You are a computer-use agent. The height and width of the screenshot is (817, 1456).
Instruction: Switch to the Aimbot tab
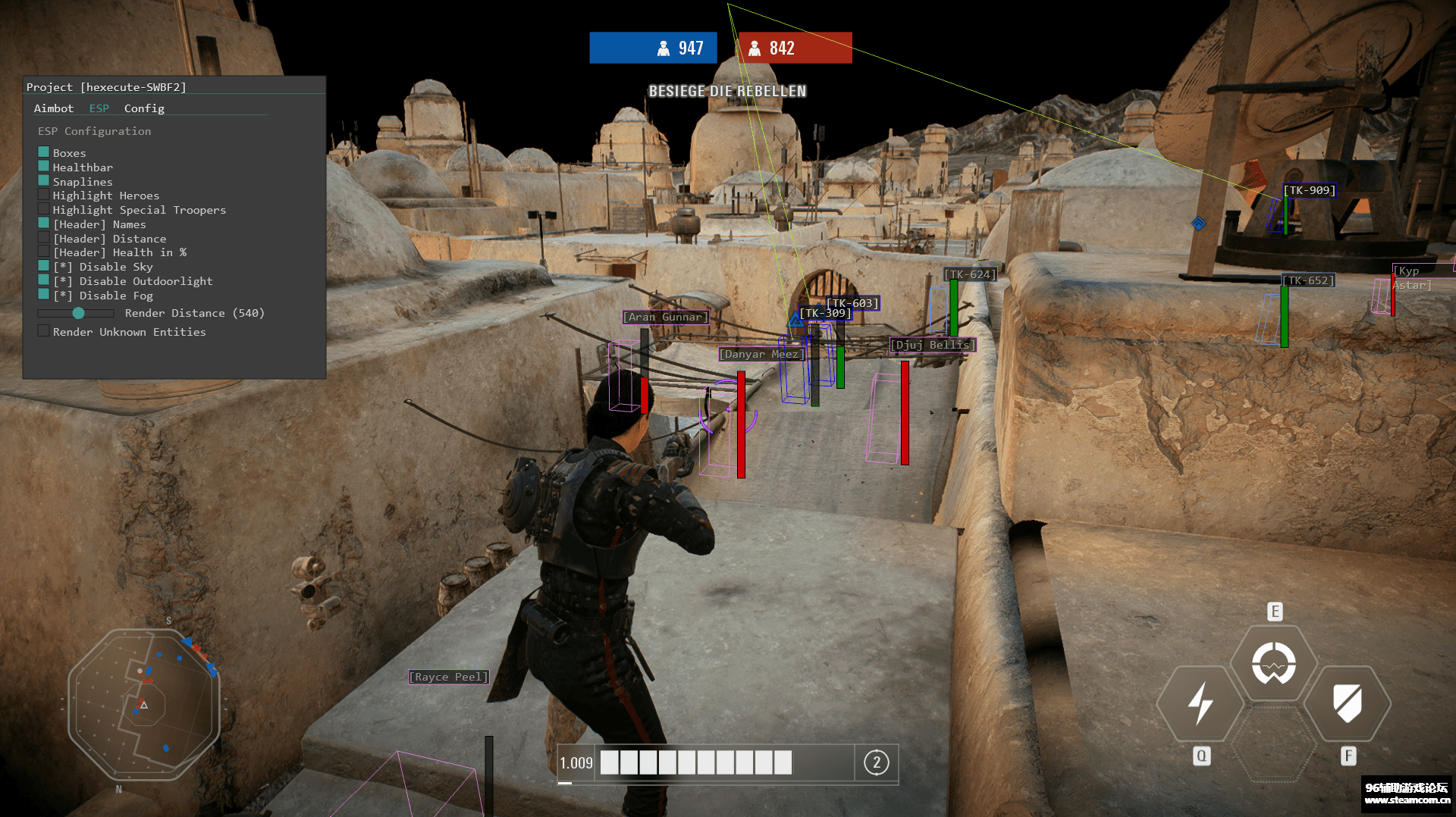tap(53, 108)
